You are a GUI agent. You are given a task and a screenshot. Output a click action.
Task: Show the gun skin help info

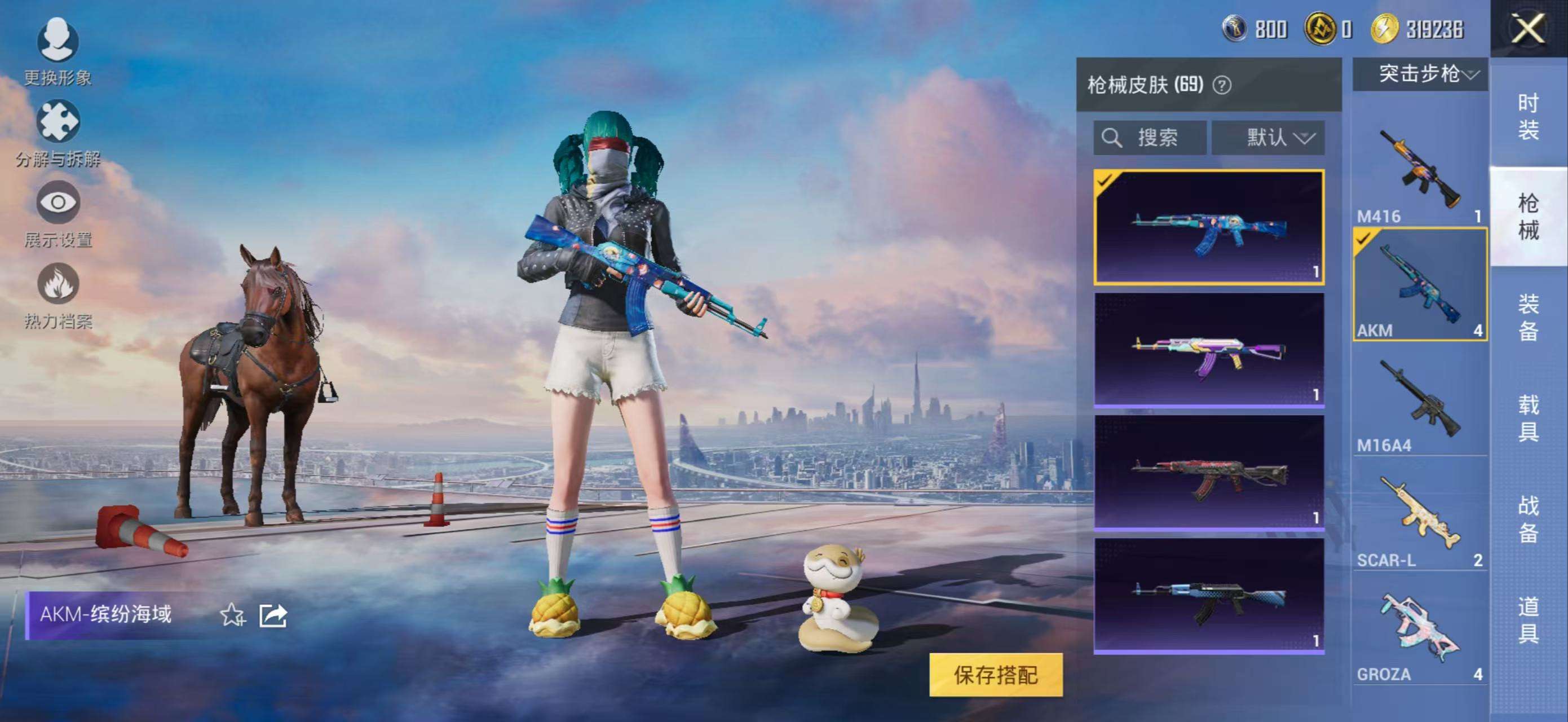click(x=1222, y=85)
